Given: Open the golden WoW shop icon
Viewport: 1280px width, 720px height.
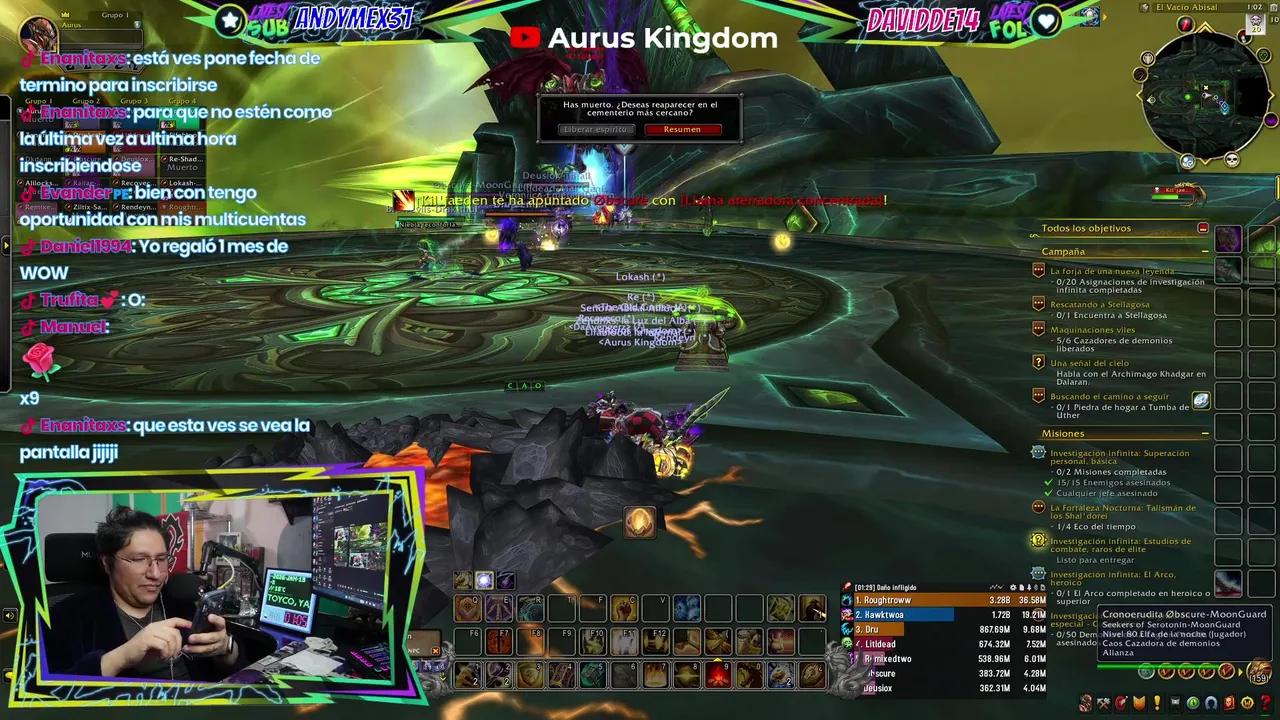Looking at the screenshot, I should click(1247, 702).
